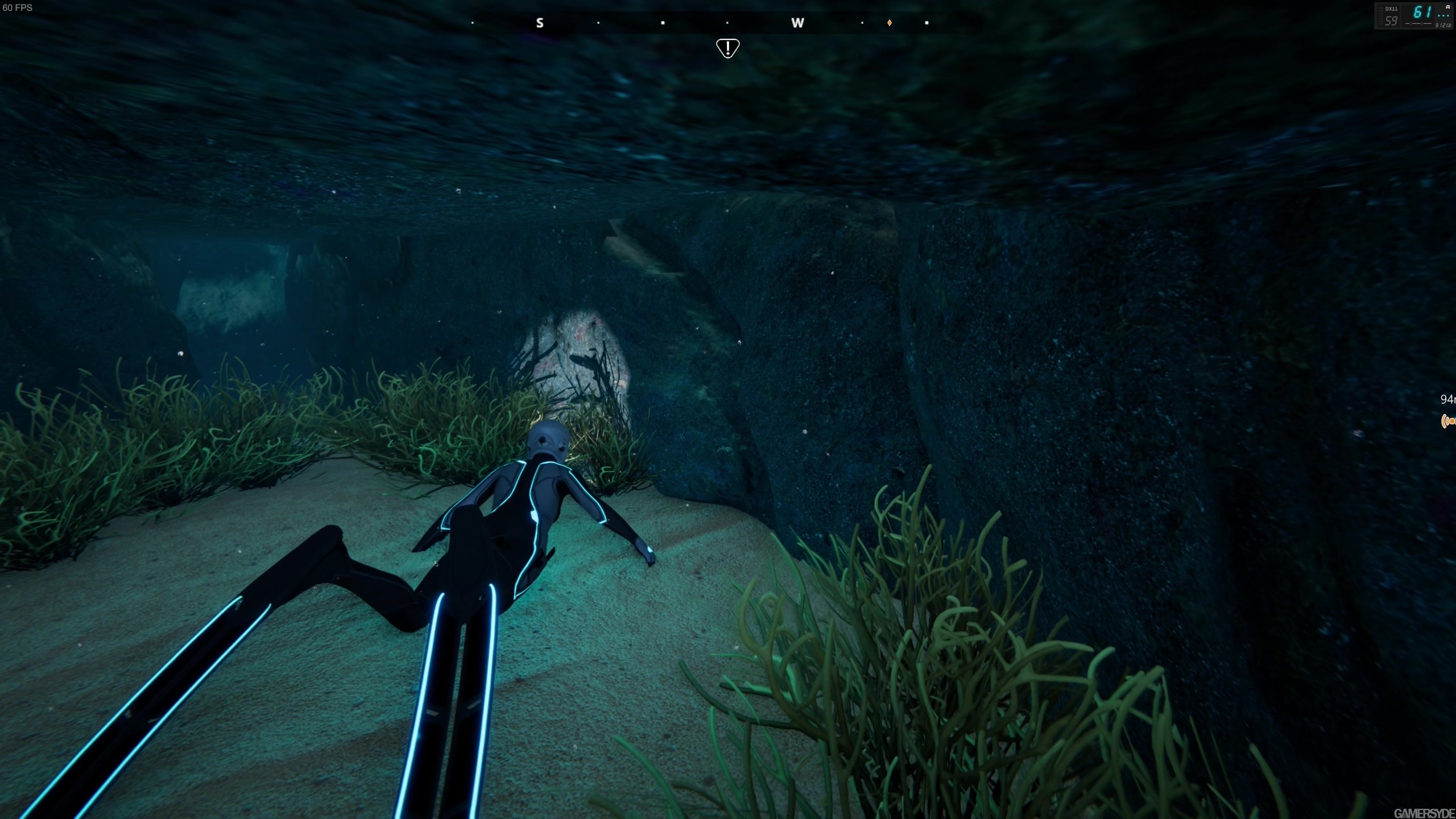Click the DX11 API label in the overlay

coord(1391,9)
